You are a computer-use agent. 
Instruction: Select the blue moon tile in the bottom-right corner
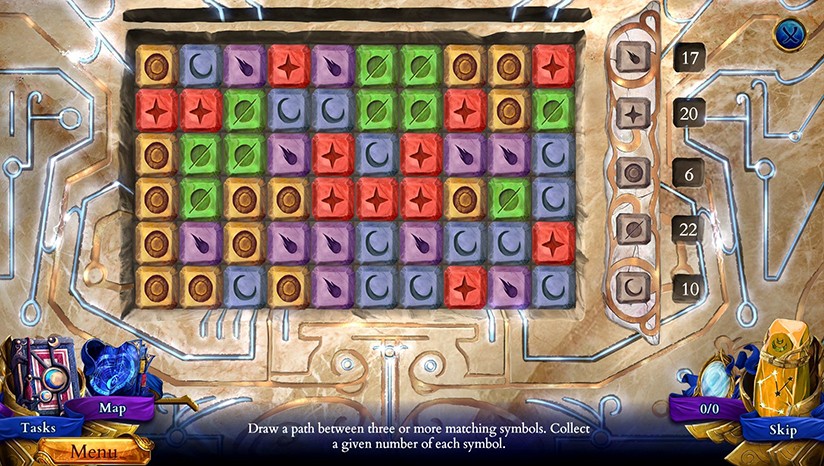pyautogui.click(x=553, y=287)
